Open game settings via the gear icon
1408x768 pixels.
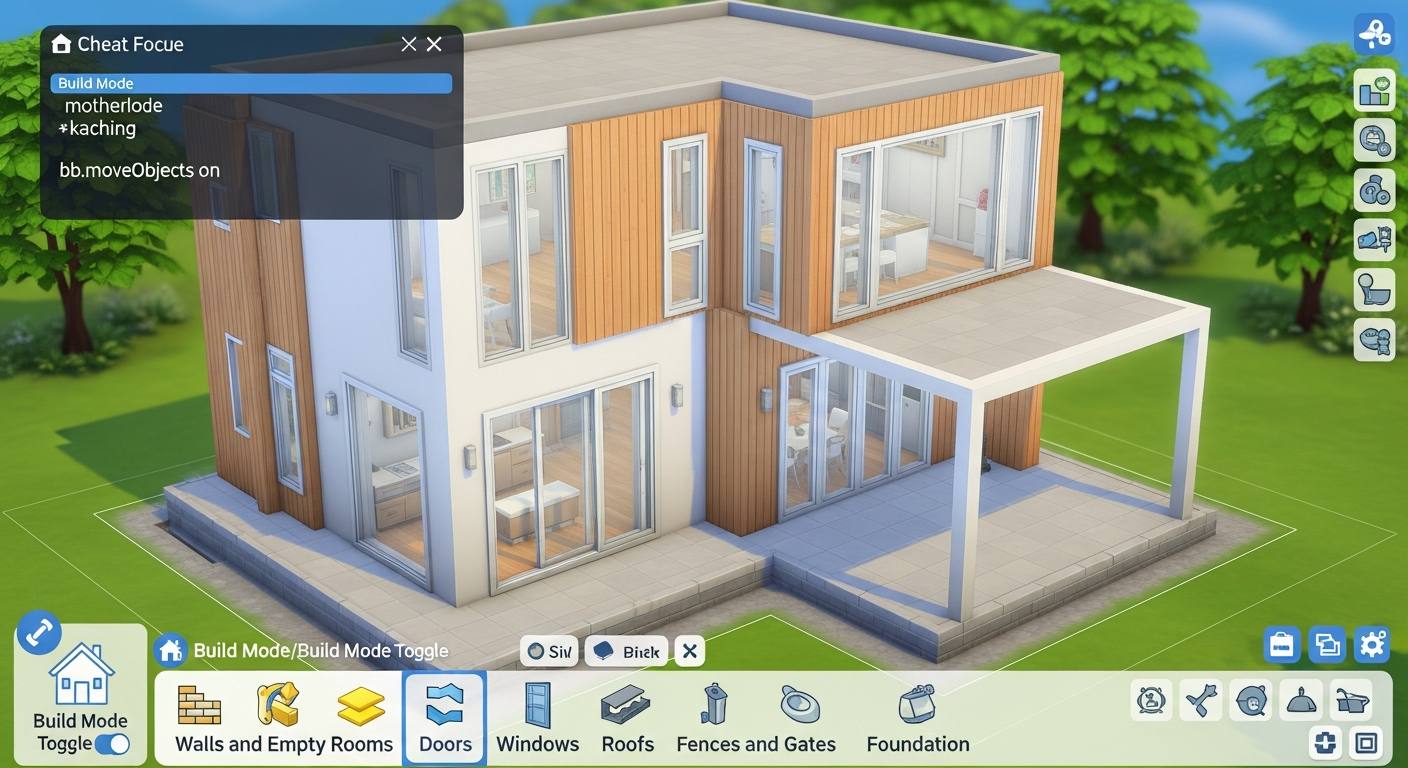[x=1373, y=645]
